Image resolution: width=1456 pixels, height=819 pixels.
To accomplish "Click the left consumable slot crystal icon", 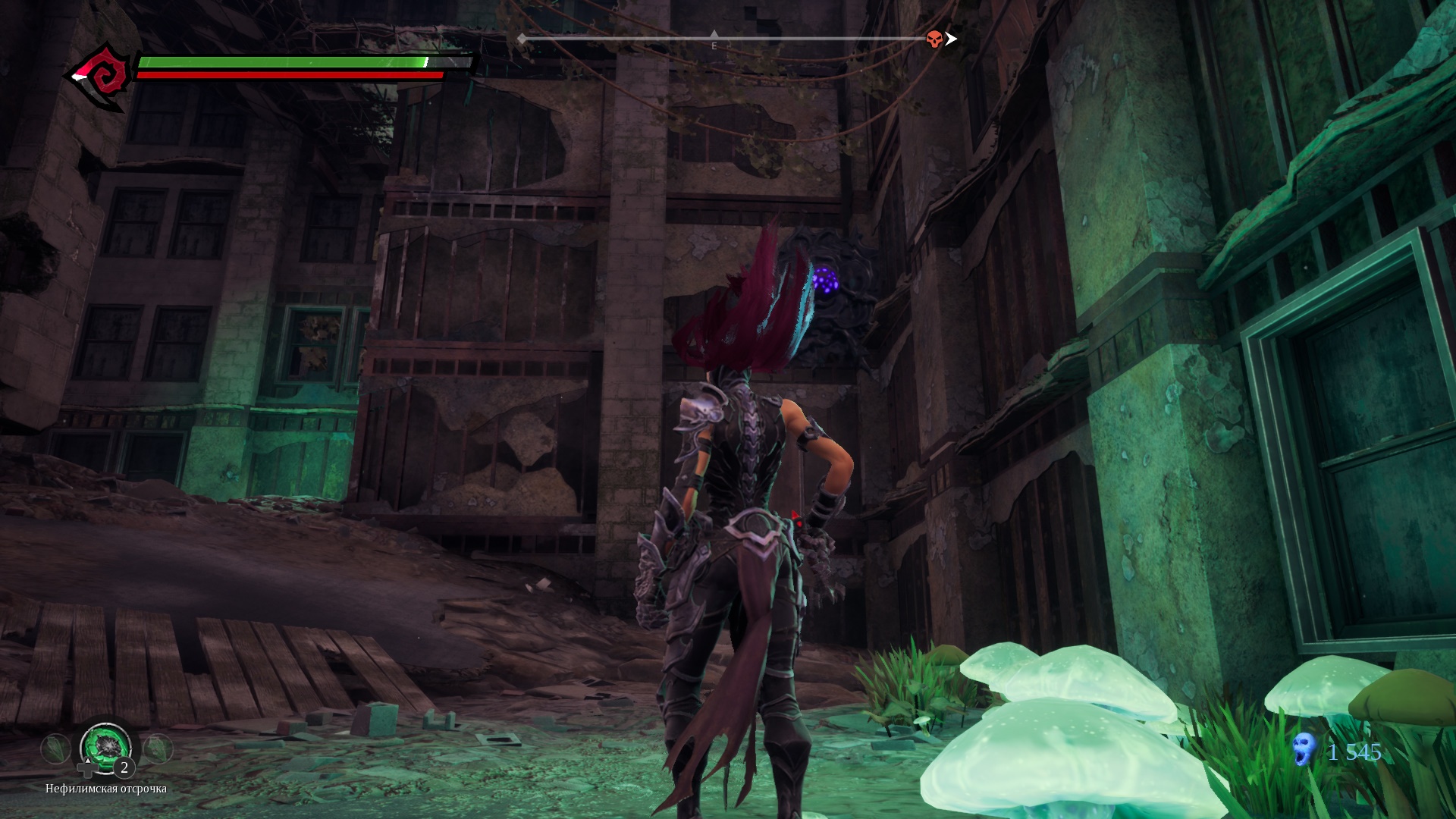I will click(54, 748).
